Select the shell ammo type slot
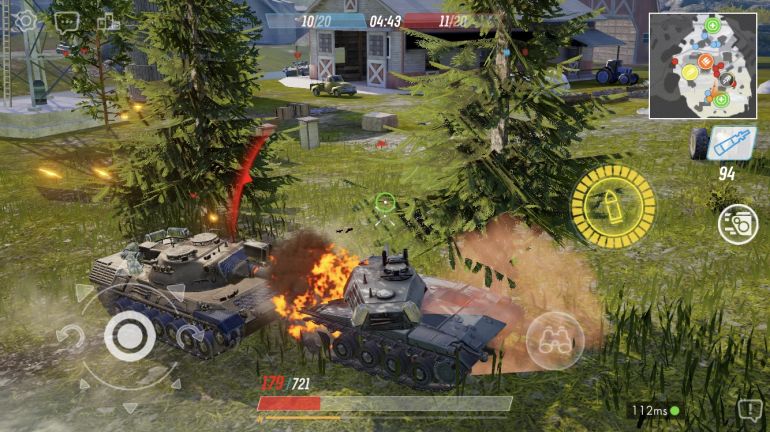770x432 pixels. pos(729,144)
